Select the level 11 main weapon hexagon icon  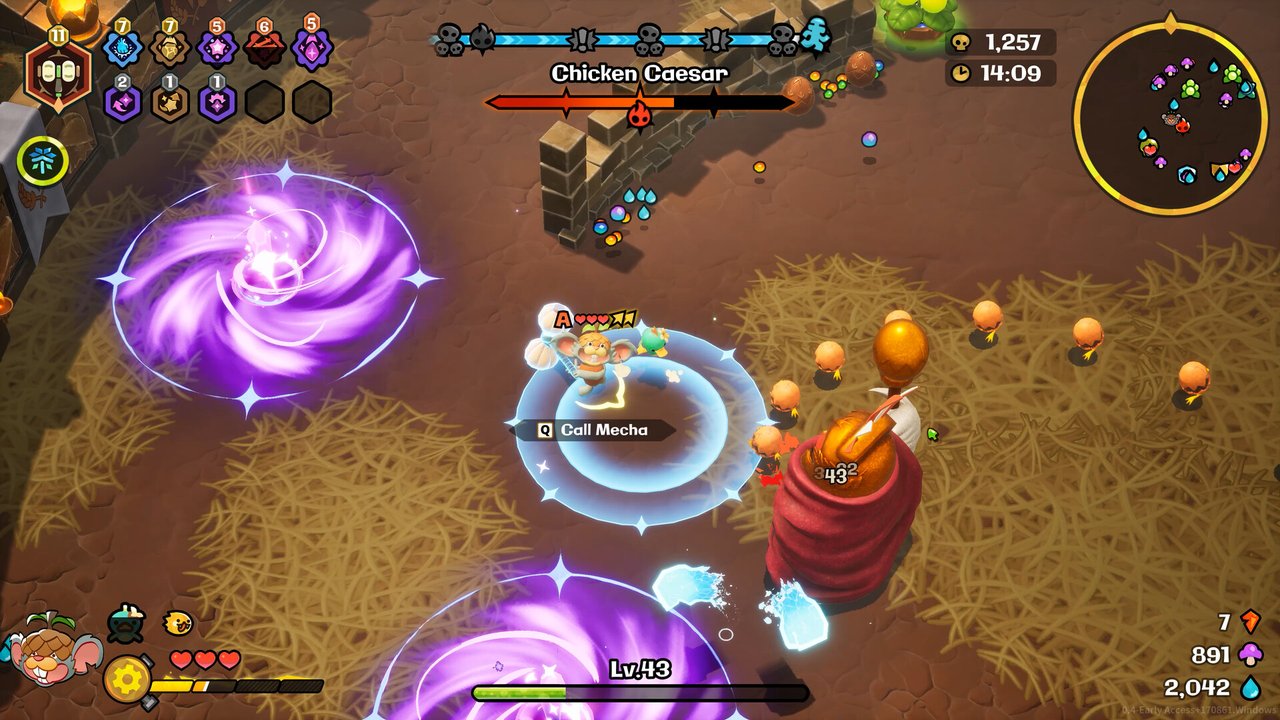[x=57, y=73]
